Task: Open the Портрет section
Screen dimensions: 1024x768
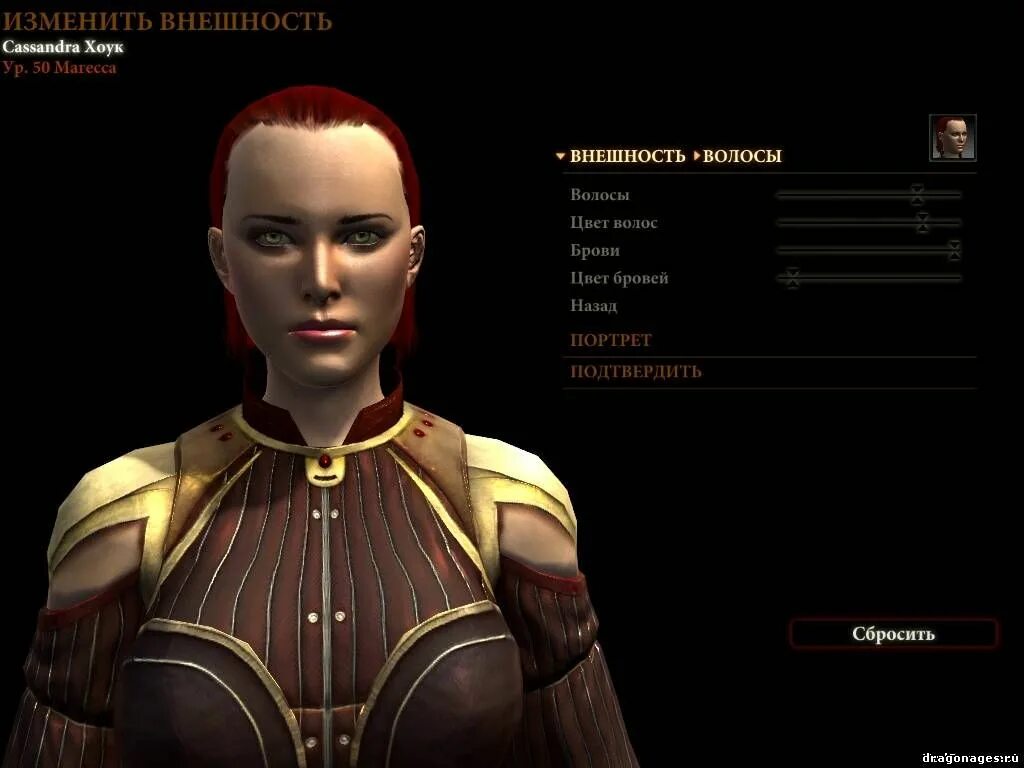Action: [610, 340]
